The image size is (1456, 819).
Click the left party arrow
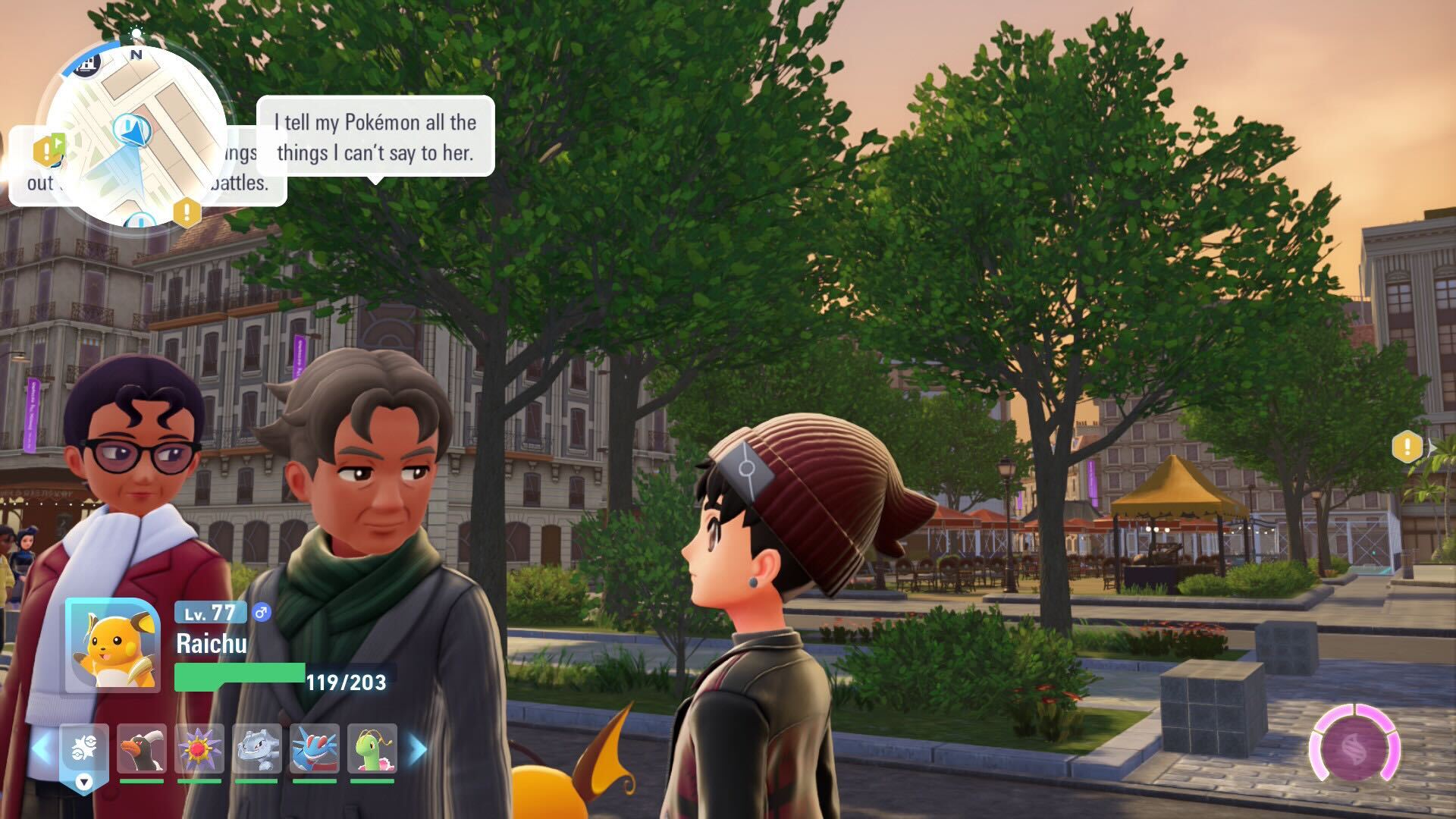(41, 749)
